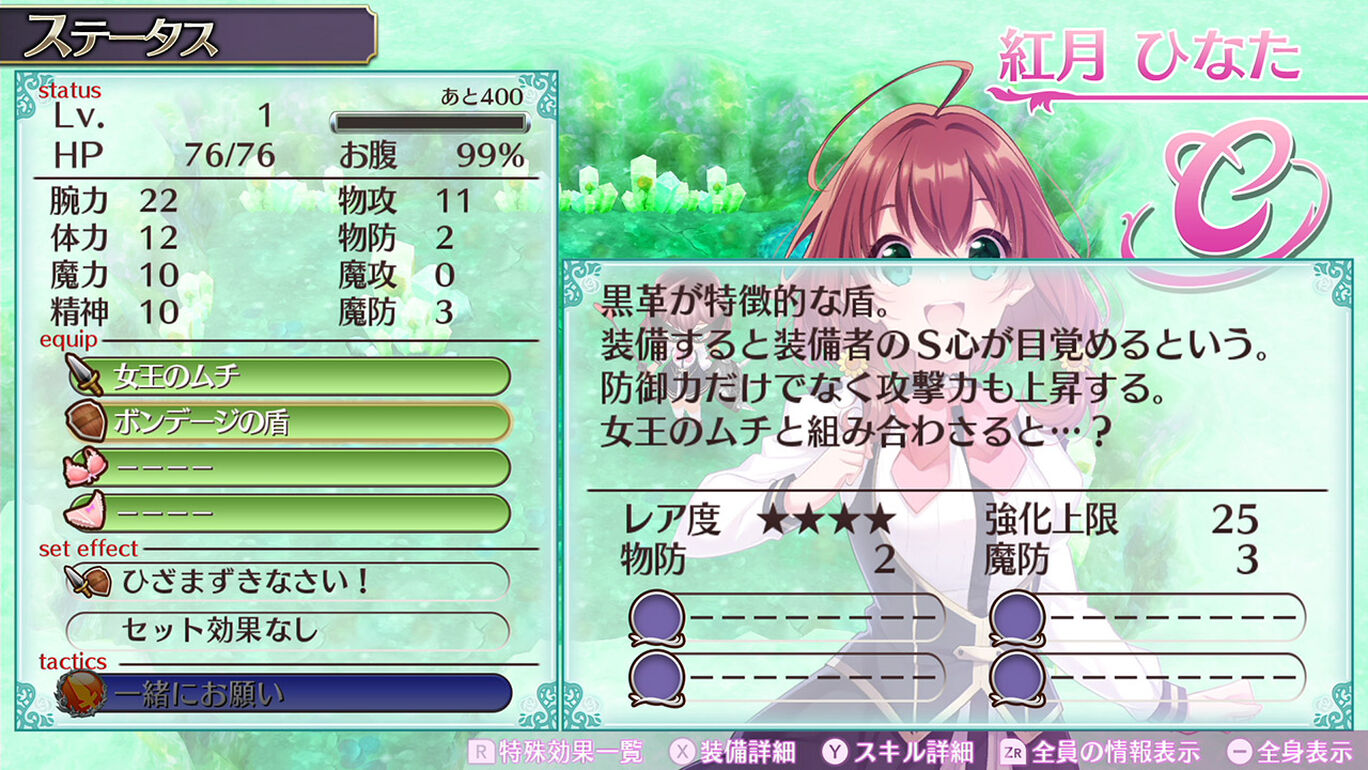
Task: Choose the ボンデージの盾 shield slot
Action: click(288, 422)
